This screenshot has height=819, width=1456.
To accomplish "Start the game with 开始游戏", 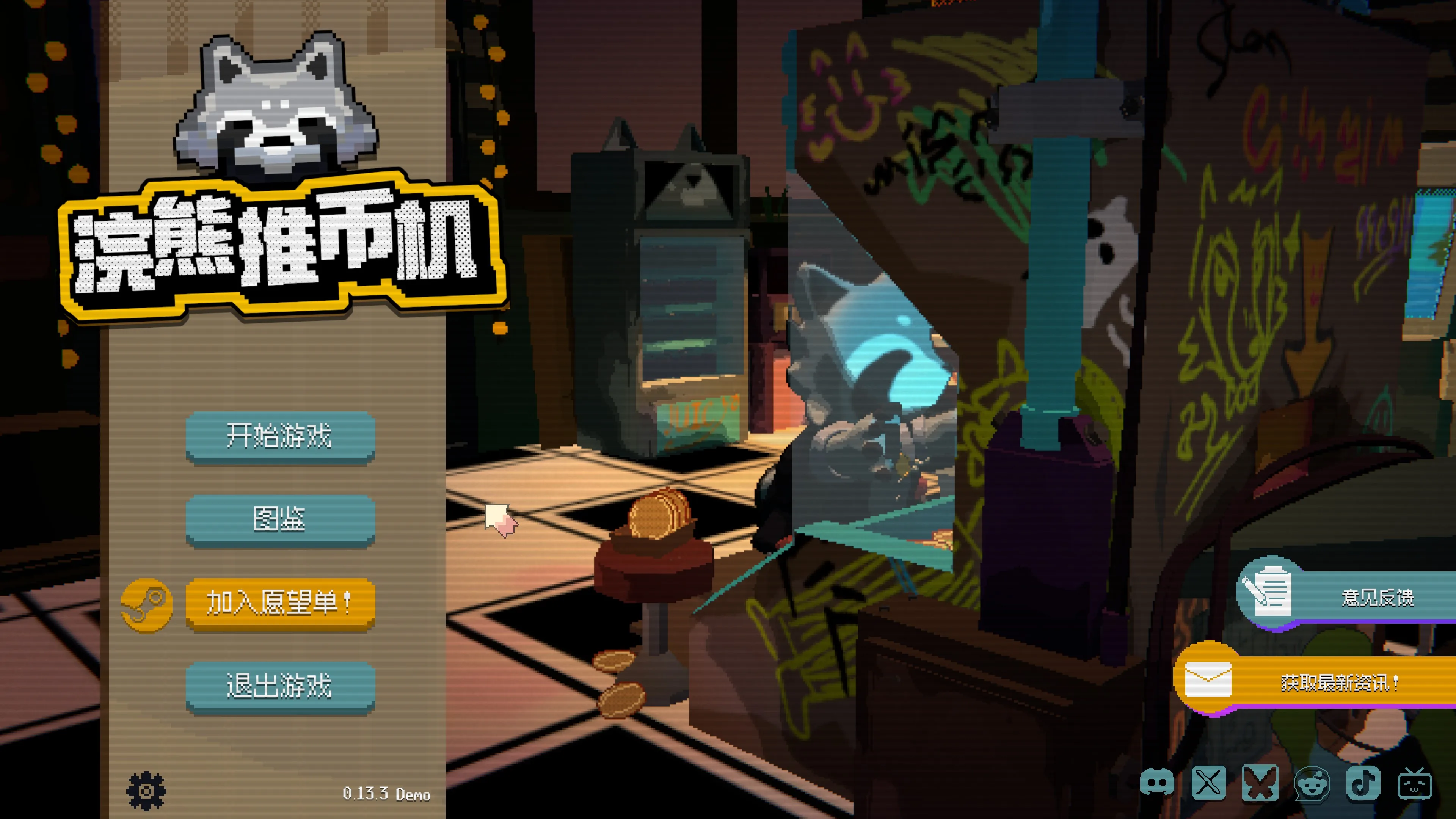I will (x=280, y=436).
